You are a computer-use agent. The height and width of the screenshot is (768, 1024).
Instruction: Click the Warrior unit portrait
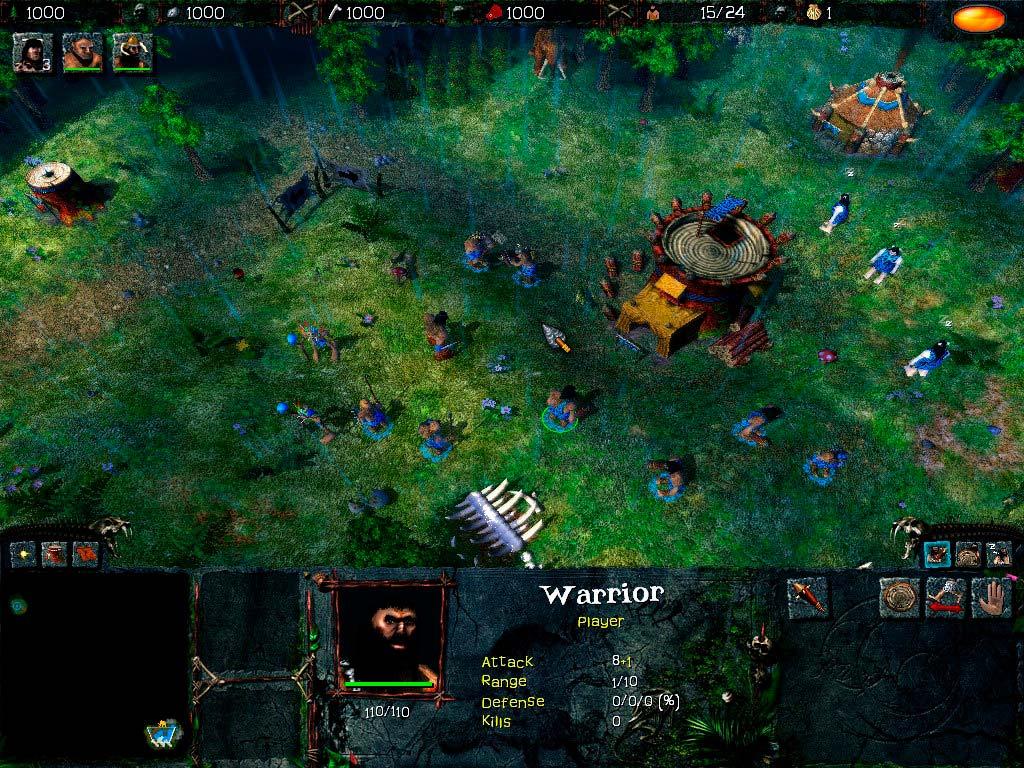pyautogui.click(x=390, y=635)
